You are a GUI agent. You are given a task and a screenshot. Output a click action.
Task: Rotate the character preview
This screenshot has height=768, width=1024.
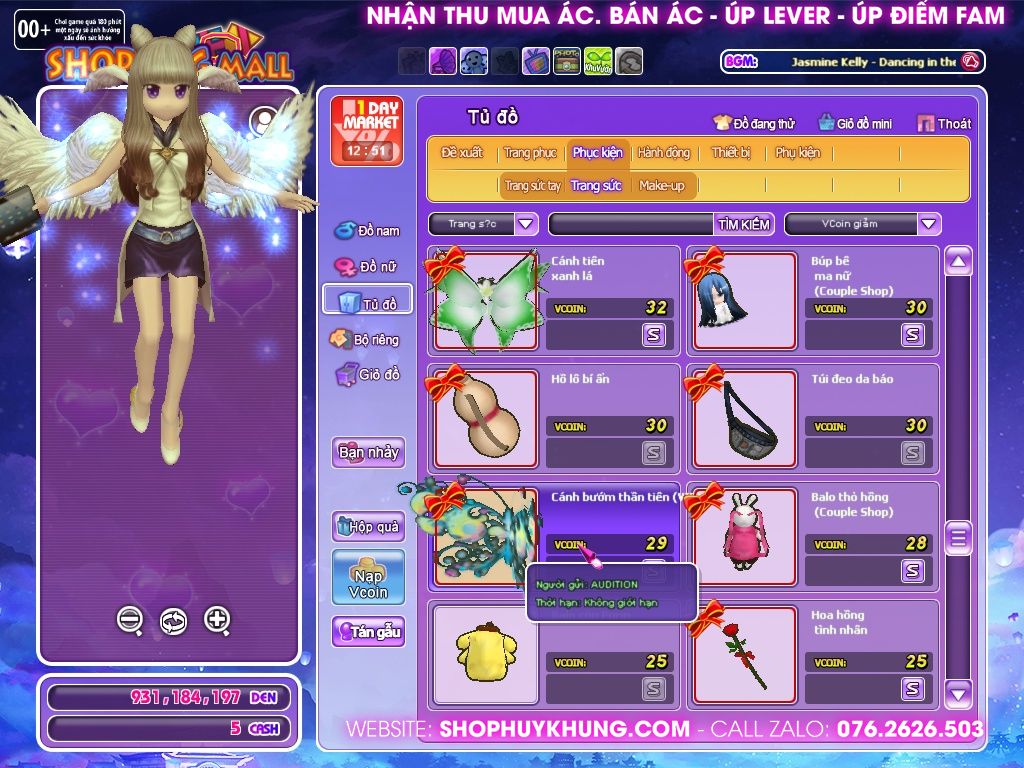(173, 621)
